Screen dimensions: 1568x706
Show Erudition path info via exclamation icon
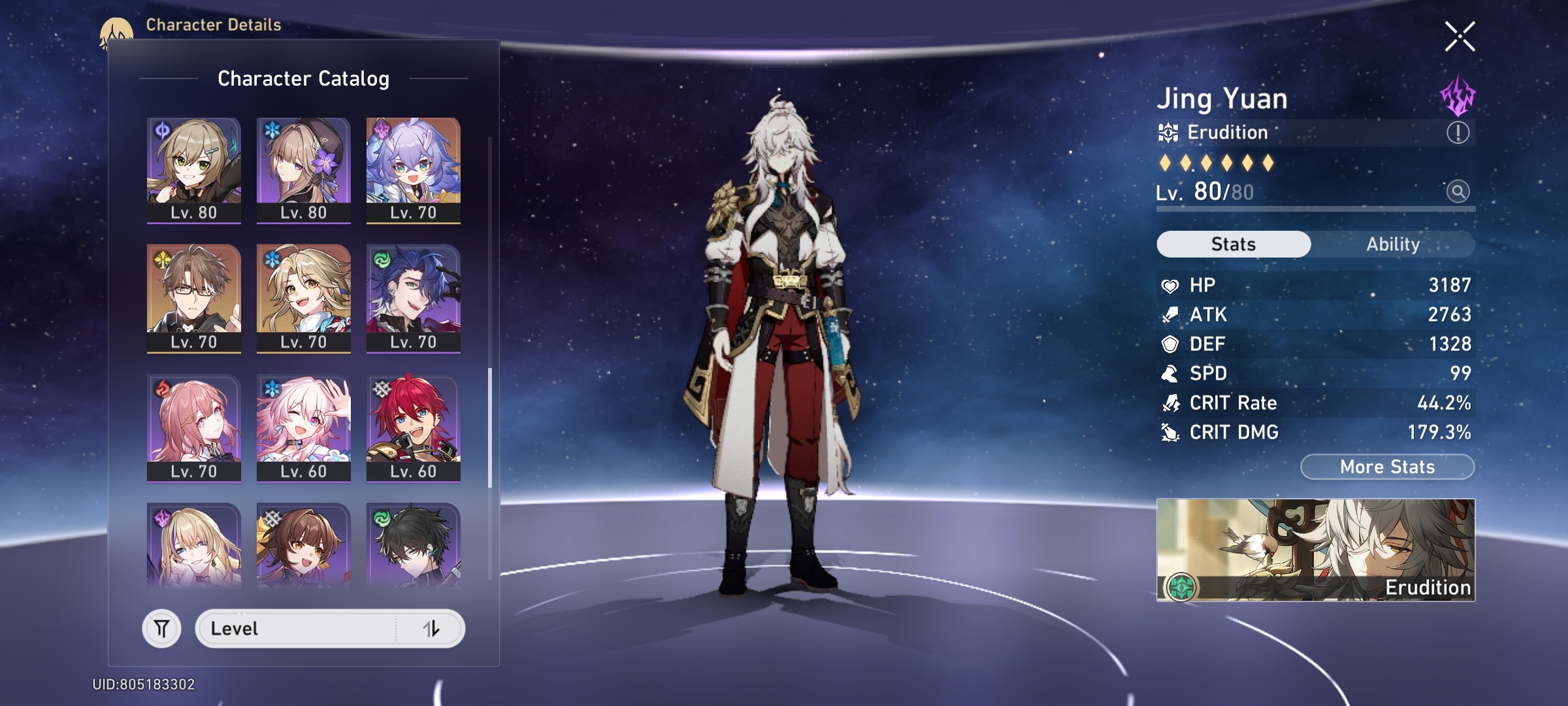(x=1458, y=133)
